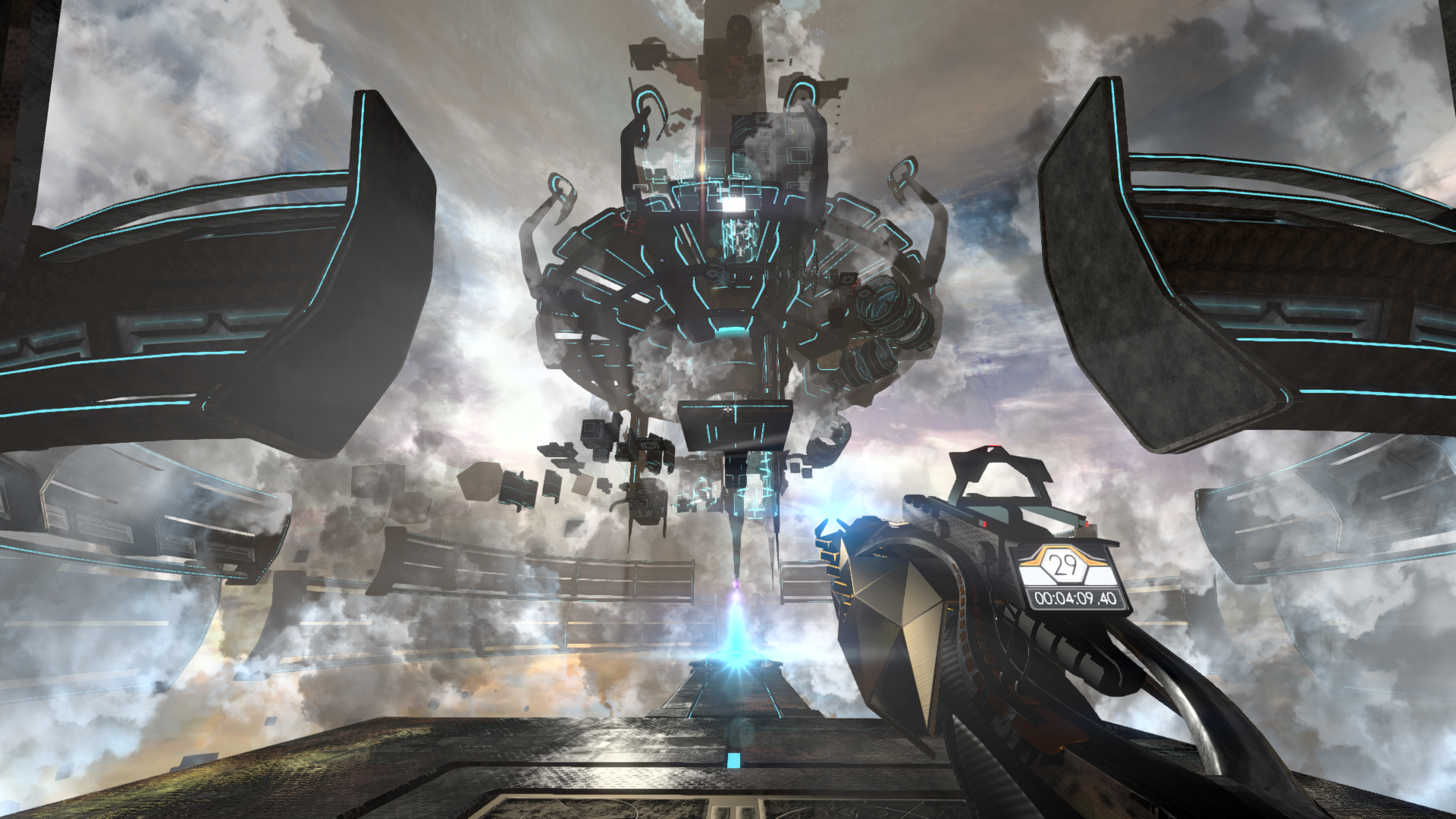Click the purple energy orb above the beam
The image size is (1456, 819).
[x=736, y=585]
